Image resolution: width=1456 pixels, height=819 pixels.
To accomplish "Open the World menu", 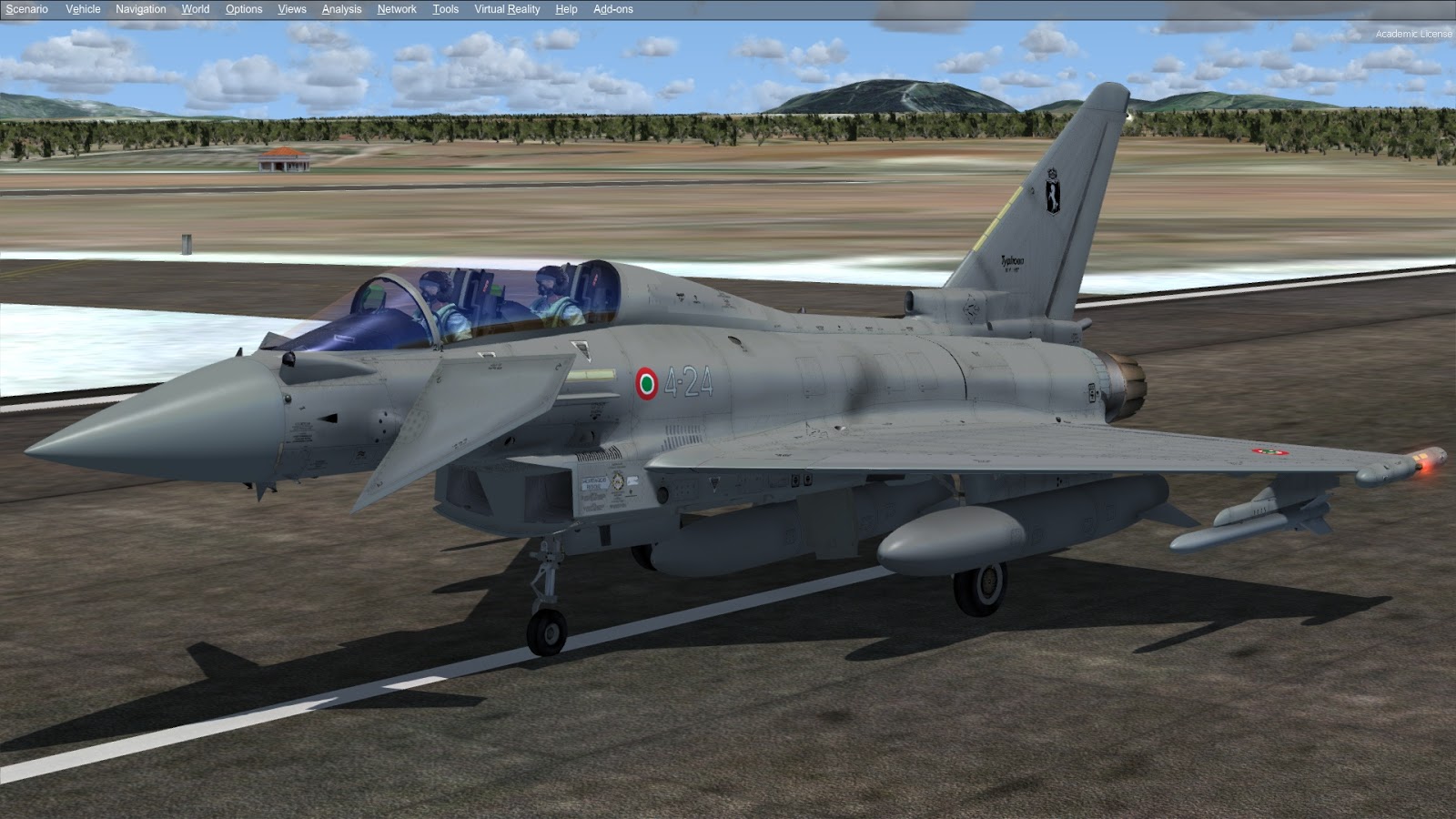I will click(195, 9).
